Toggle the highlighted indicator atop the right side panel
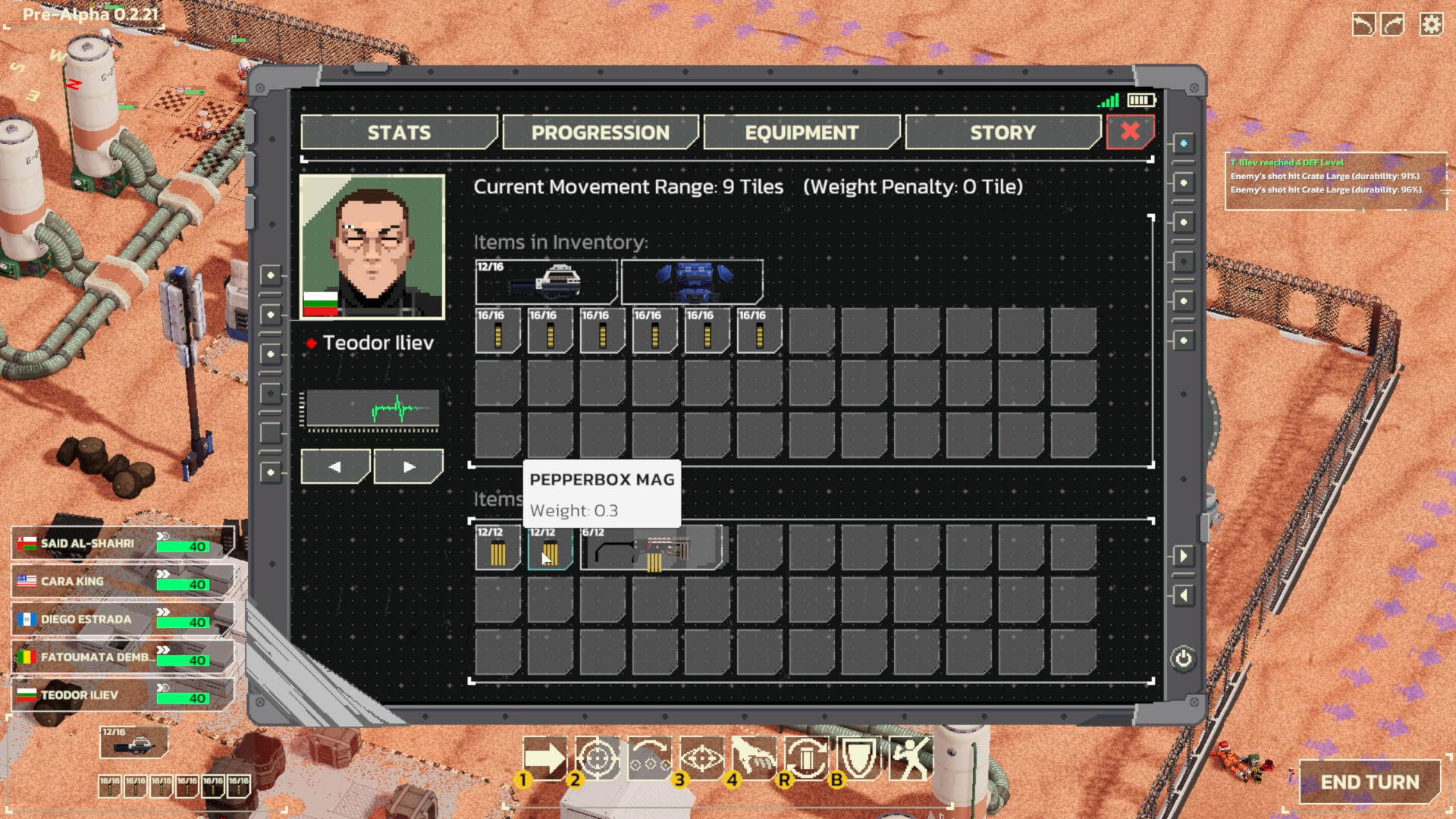1456x819 pixels. pos(1183,142)
